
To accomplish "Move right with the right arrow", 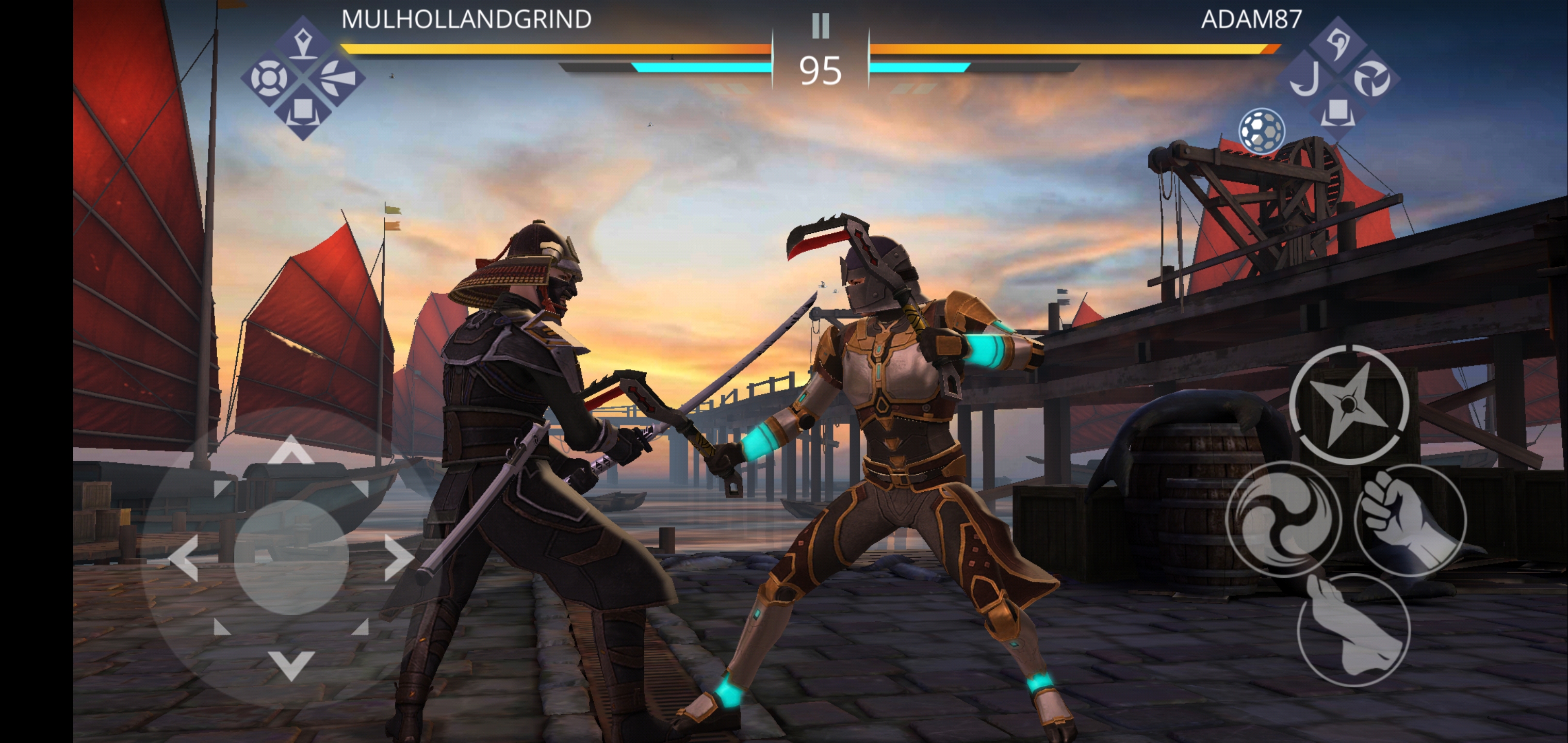I will tap(399, 557).
